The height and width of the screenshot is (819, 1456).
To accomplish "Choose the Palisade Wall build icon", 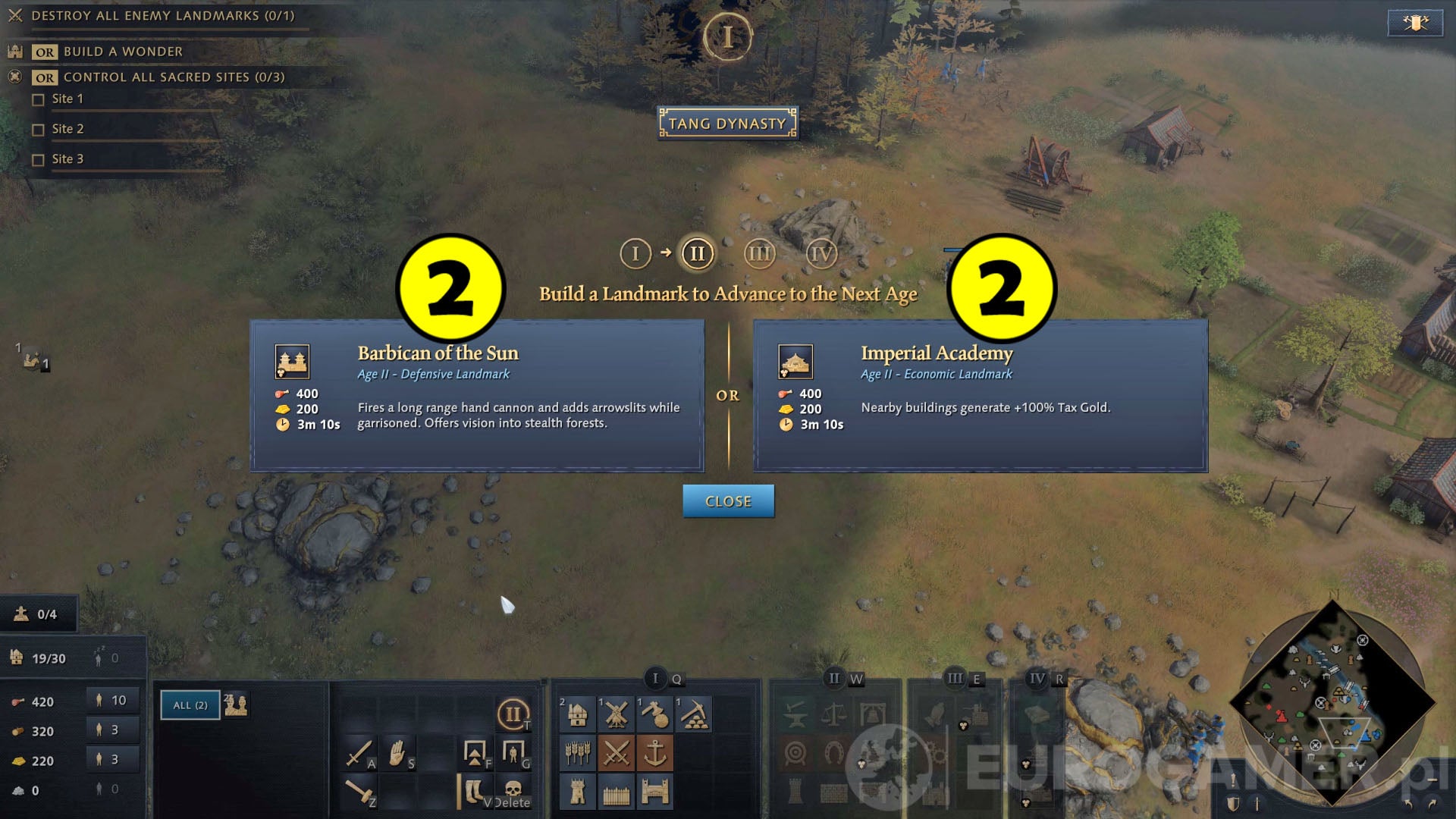I will pos(617,792).
